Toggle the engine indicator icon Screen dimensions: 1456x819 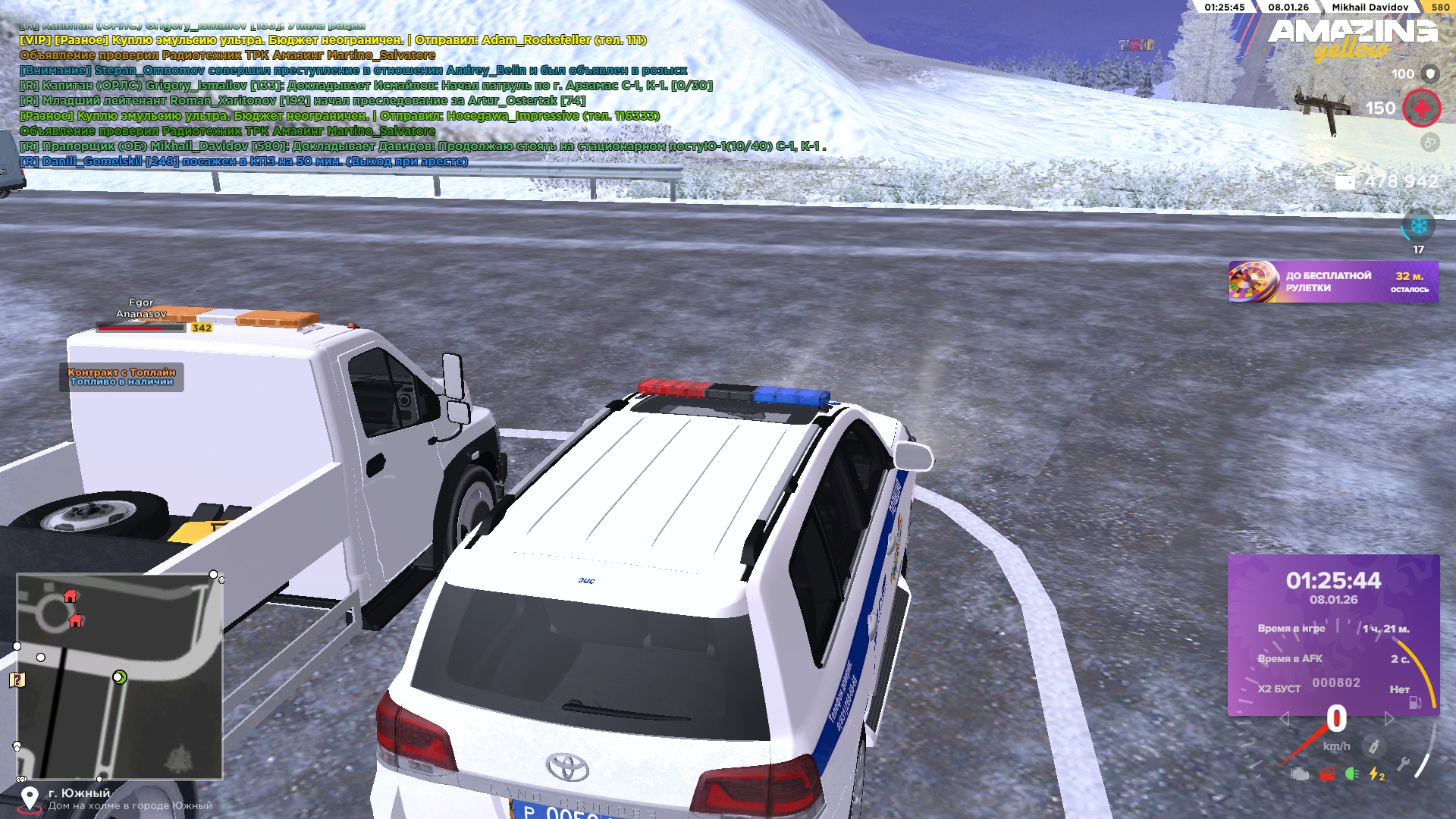(1300, 774)
